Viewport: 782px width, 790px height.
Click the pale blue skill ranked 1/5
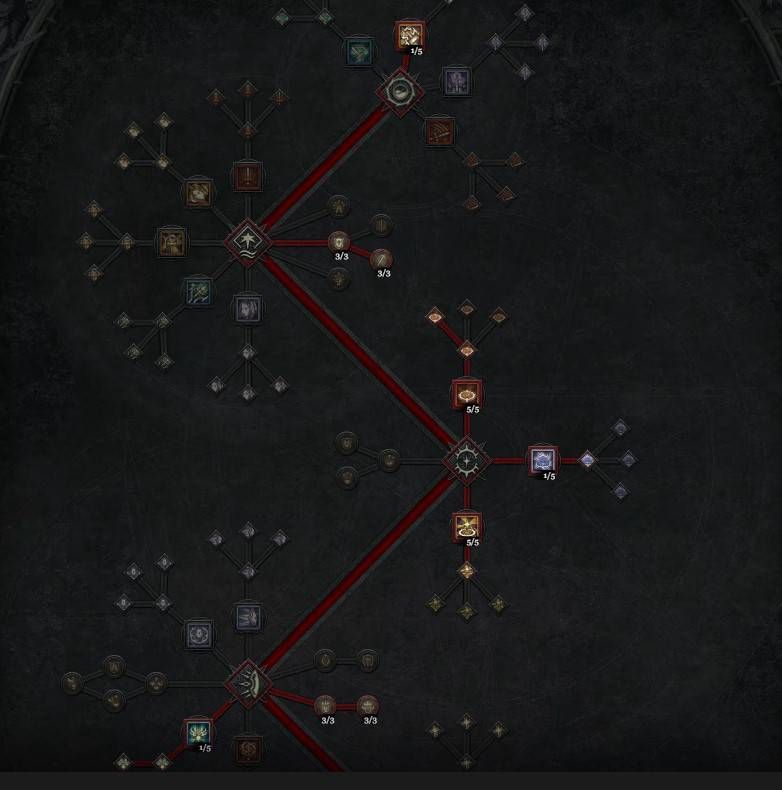(542, 460)
